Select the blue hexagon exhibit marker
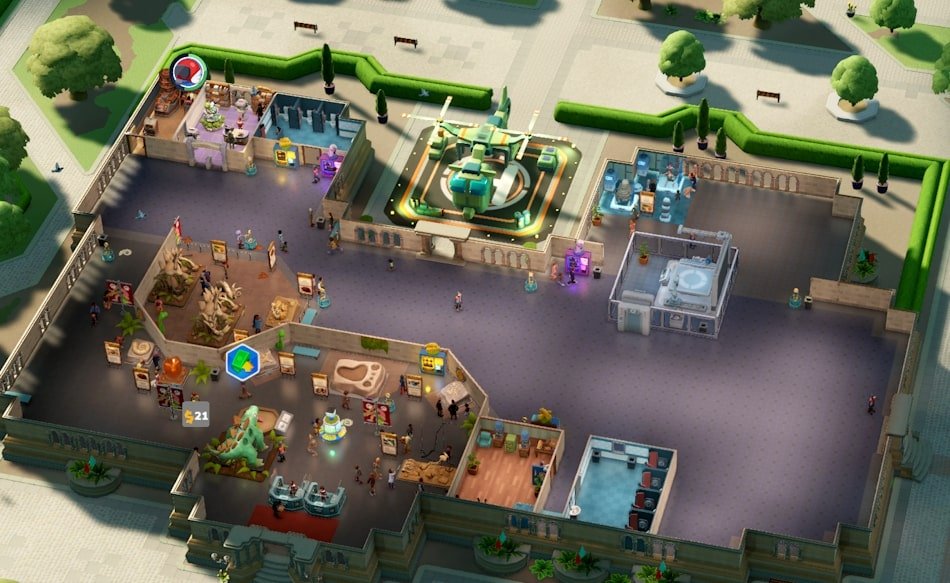Image resolution: width=950 pixels, height=583 pixels. tap(242, 362)
